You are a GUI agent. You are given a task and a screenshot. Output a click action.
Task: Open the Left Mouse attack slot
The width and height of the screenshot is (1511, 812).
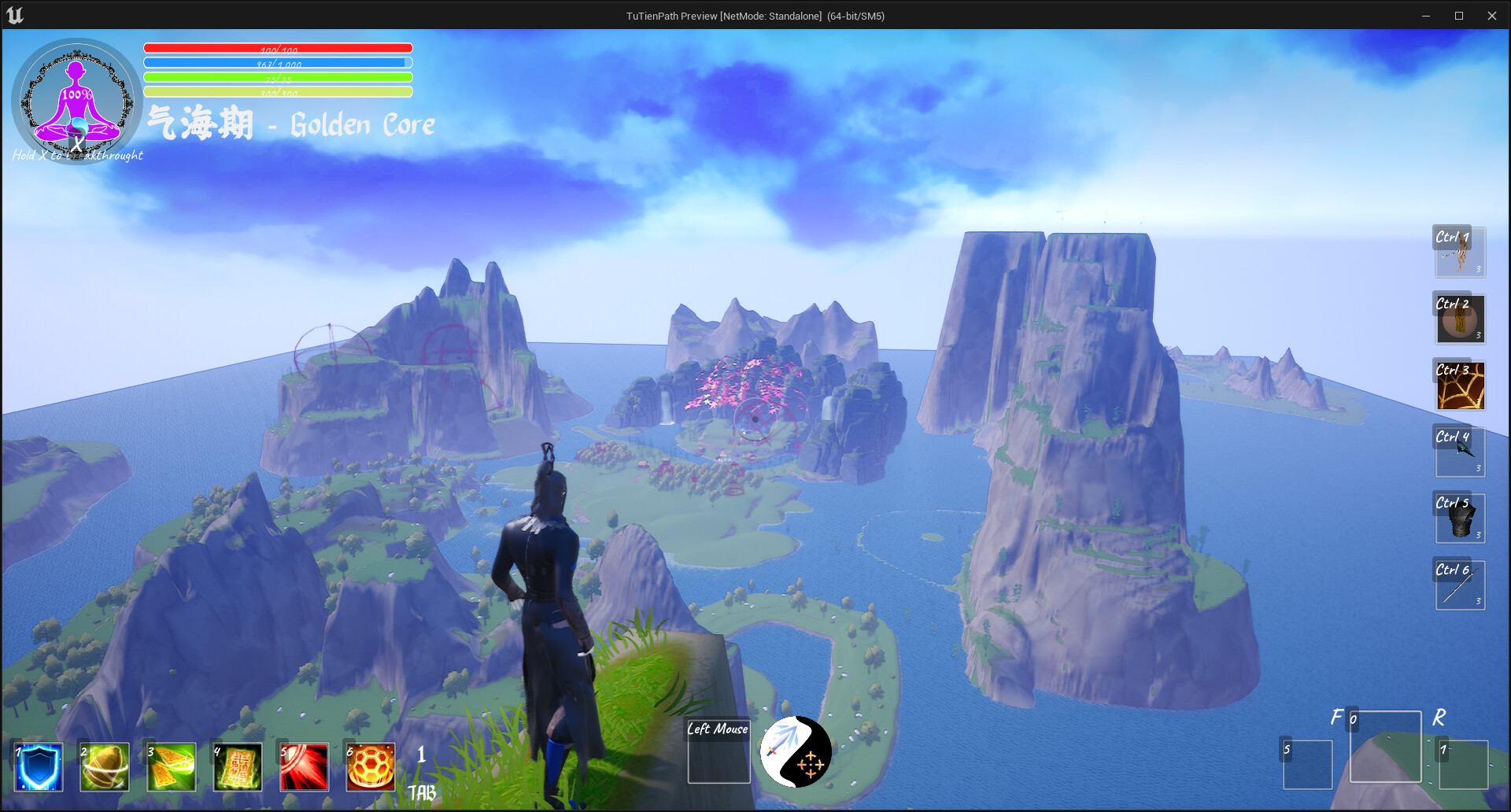pos(718,750)
